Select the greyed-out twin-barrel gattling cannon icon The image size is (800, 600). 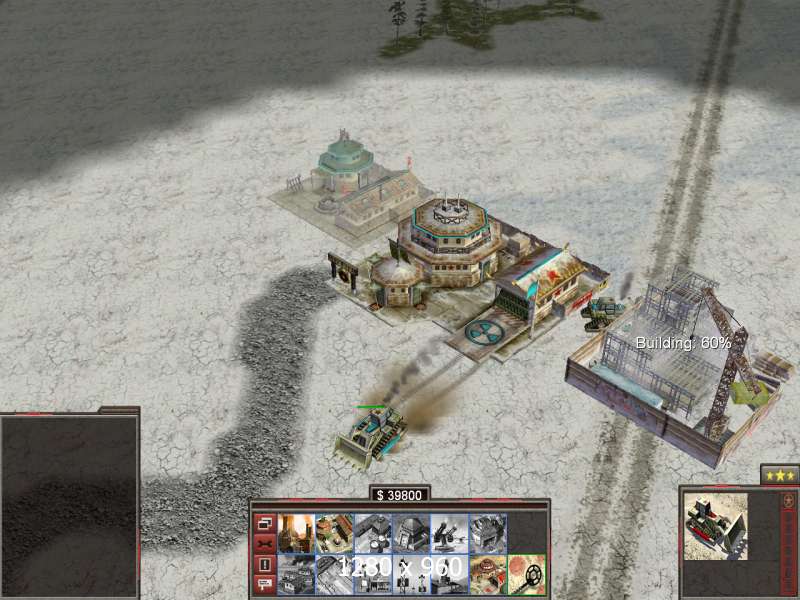449,533
